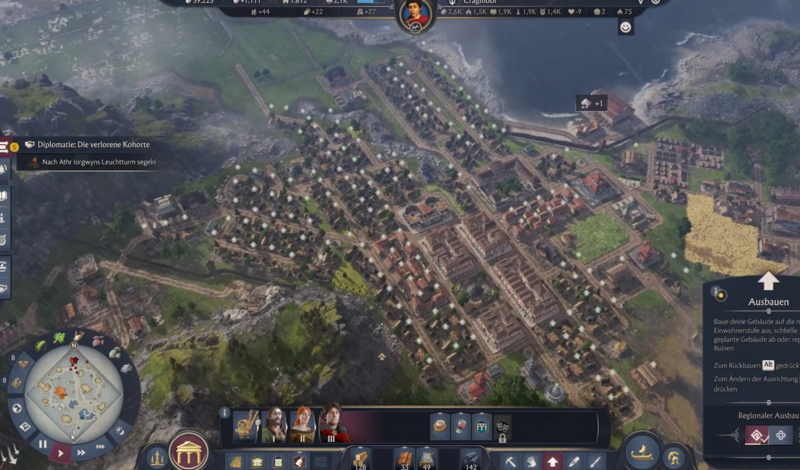800x470 pixels.
Task: Select the tier III citizen portrait
Action: [333, 424]
